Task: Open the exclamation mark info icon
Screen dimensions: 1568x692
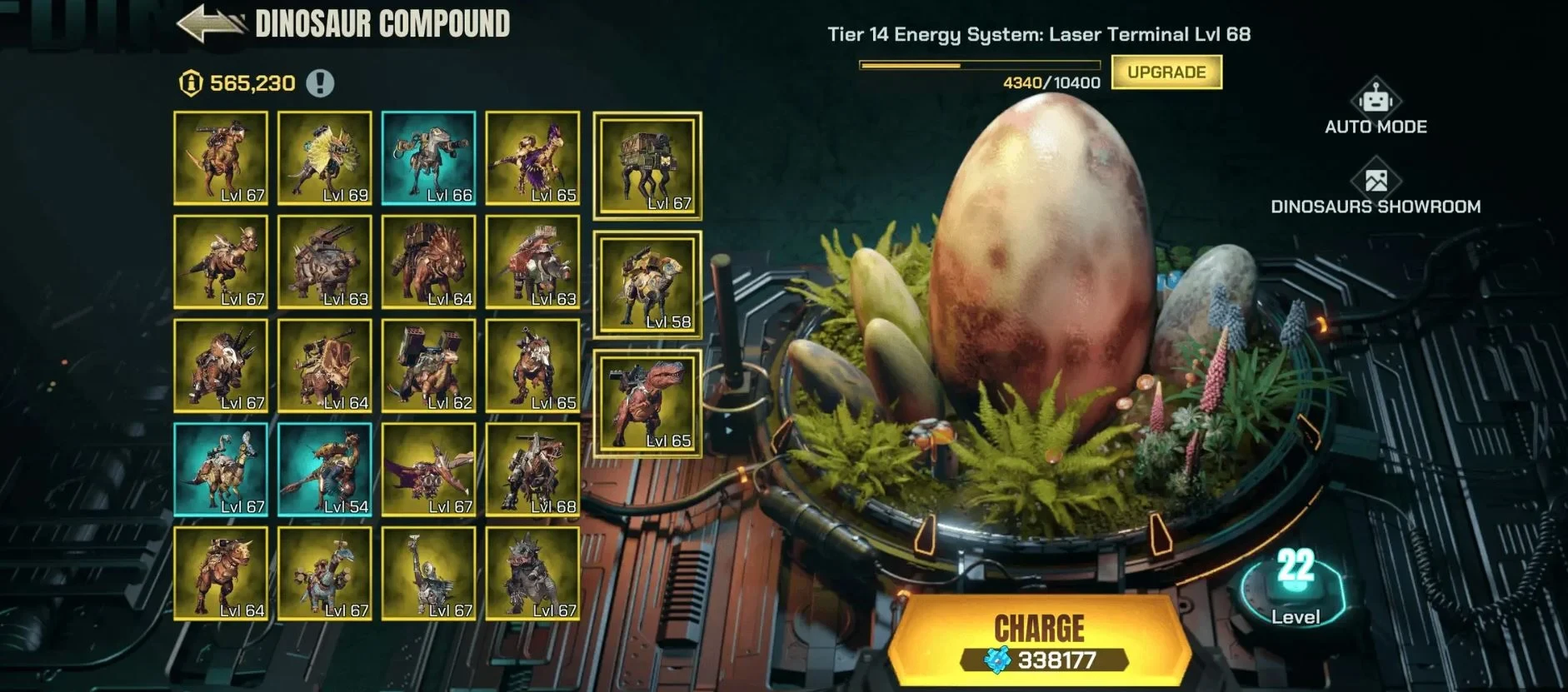Action: 320,83
